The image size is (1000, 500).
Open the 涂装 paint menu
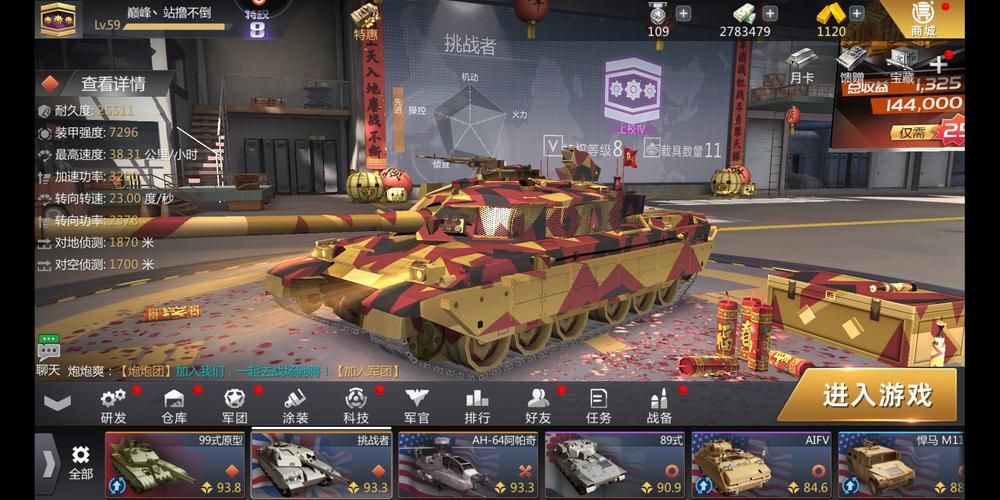coord(295,404)
